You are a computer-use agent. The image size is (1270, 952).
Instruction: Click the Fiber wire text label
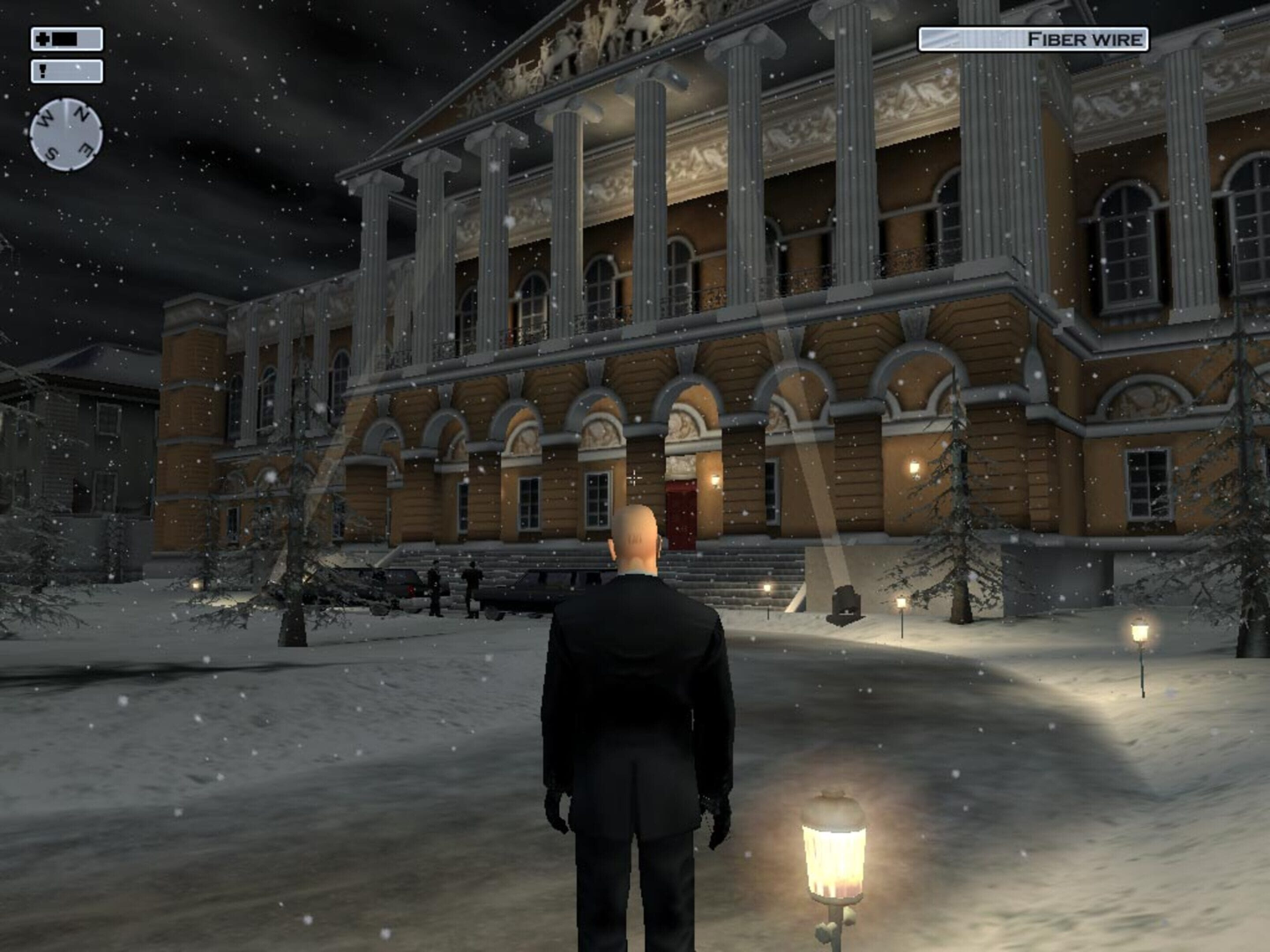[x=1085, y=39]
